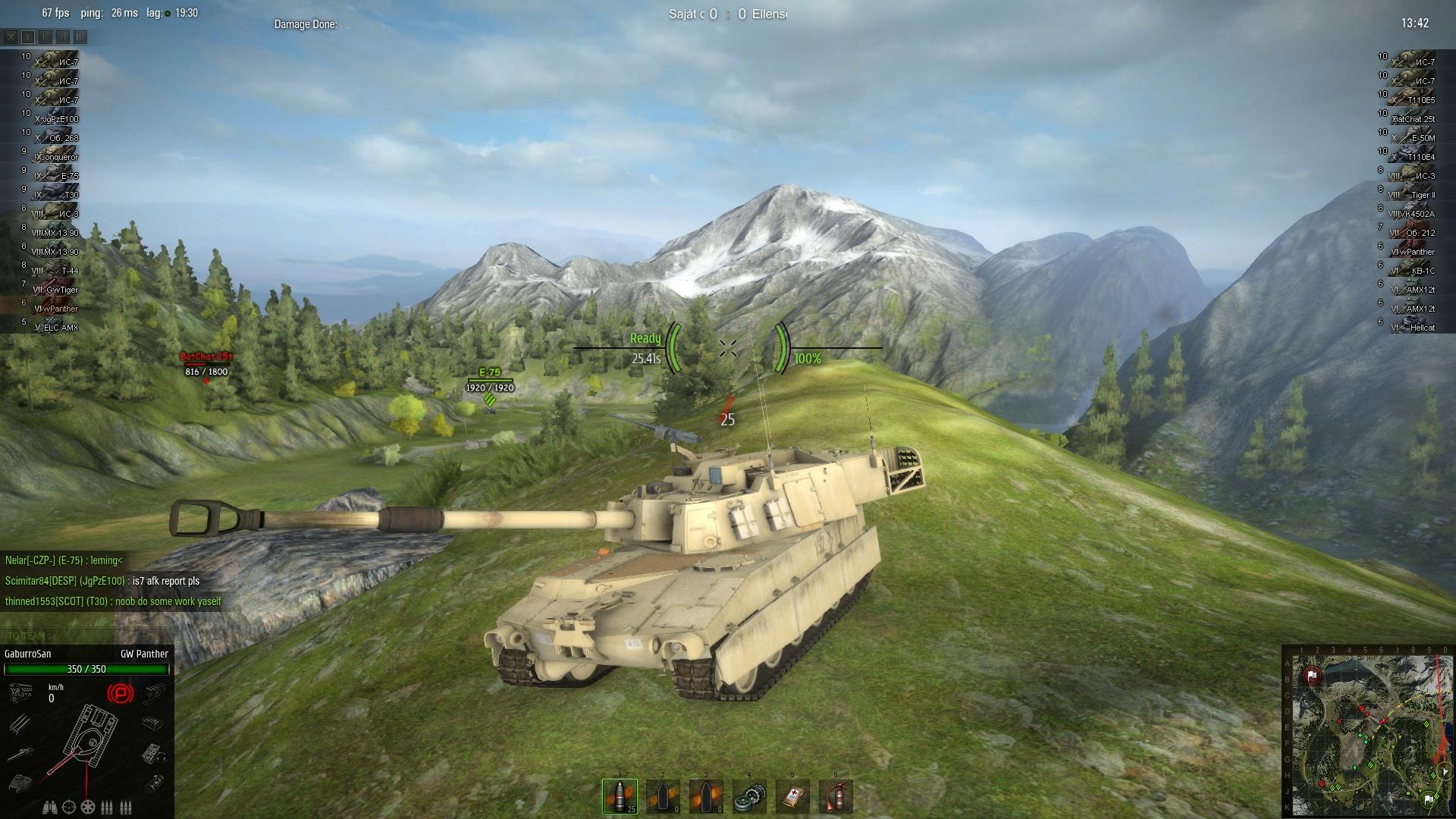The height and width of the screenshot is (819, 1456).
Task: Click the red parking brake indicator
Action: coord(119,693)
